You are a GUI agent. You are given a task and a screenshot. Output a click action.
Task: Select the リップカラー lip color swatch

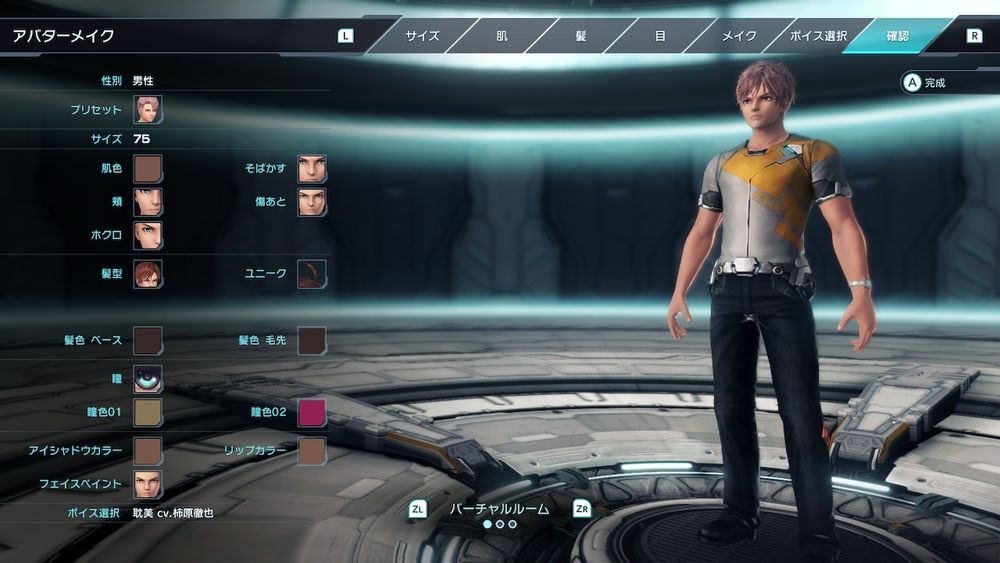pyautogui.click(x=312, y=451)
